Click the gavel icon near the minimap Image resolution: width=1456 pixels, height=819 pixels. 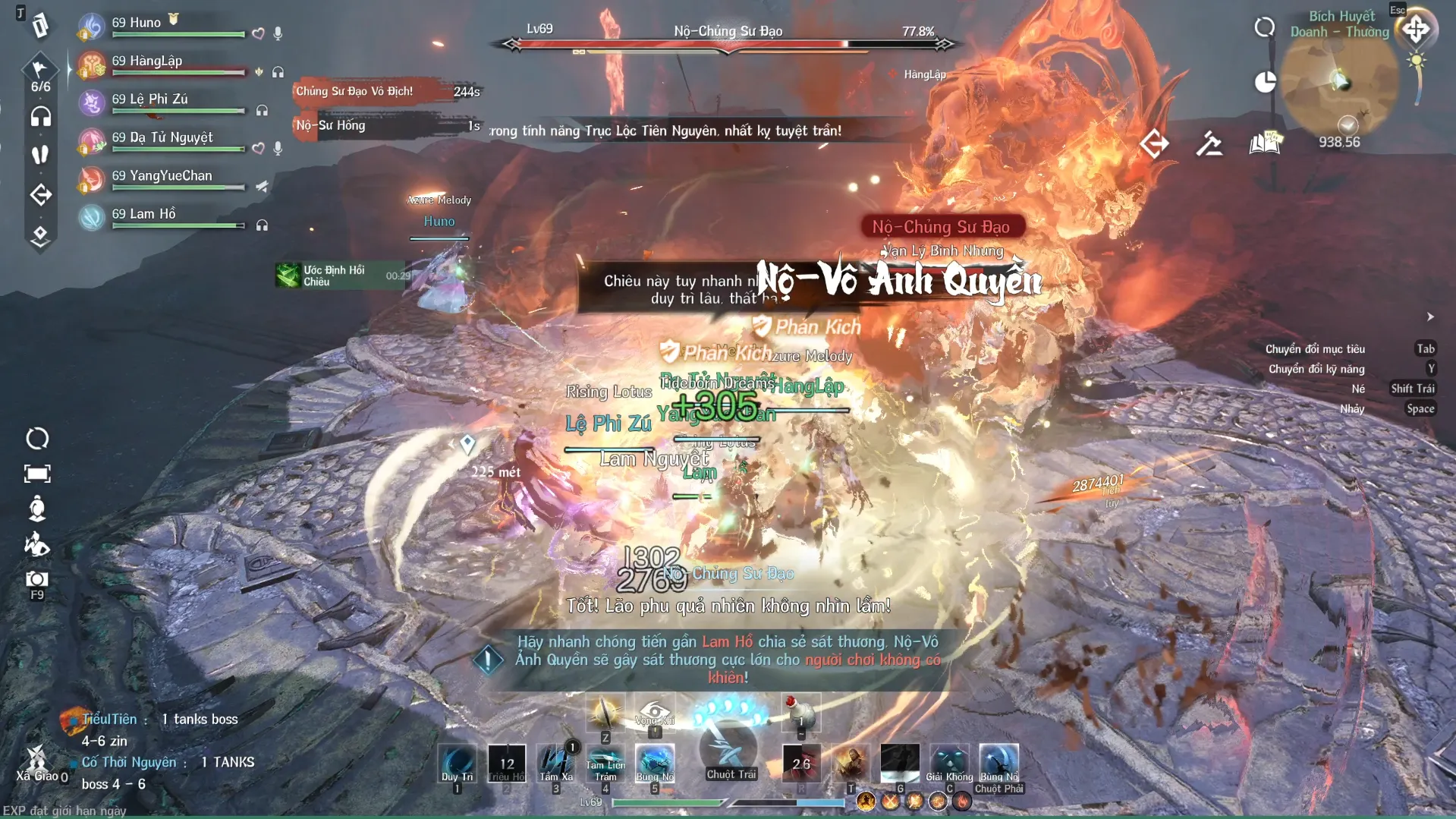point(1209,143)
